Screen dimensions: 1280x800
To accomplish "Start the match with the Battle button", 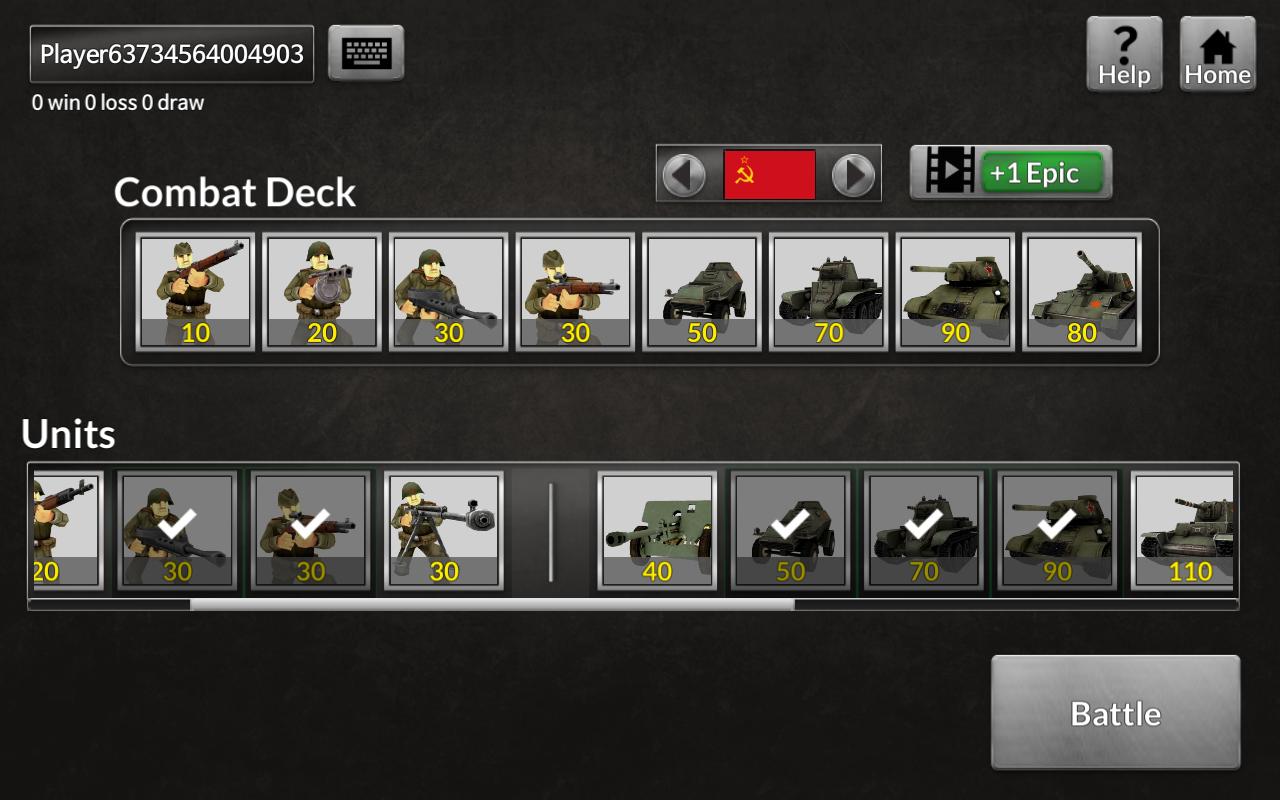I will pyautogui.click(x=1115, y=712).
